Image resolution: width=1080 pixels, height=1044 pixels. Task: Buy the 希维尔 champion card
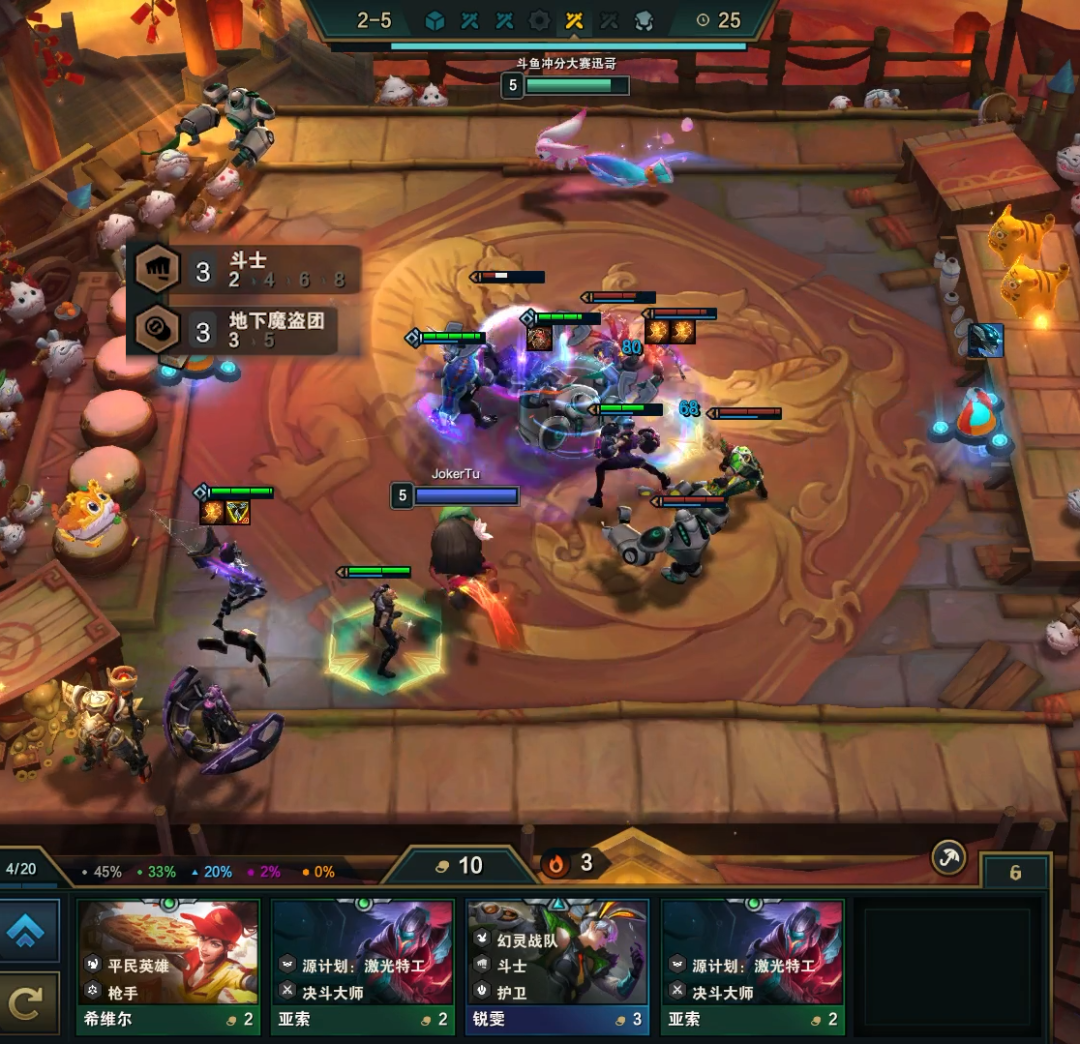[168, 965]
